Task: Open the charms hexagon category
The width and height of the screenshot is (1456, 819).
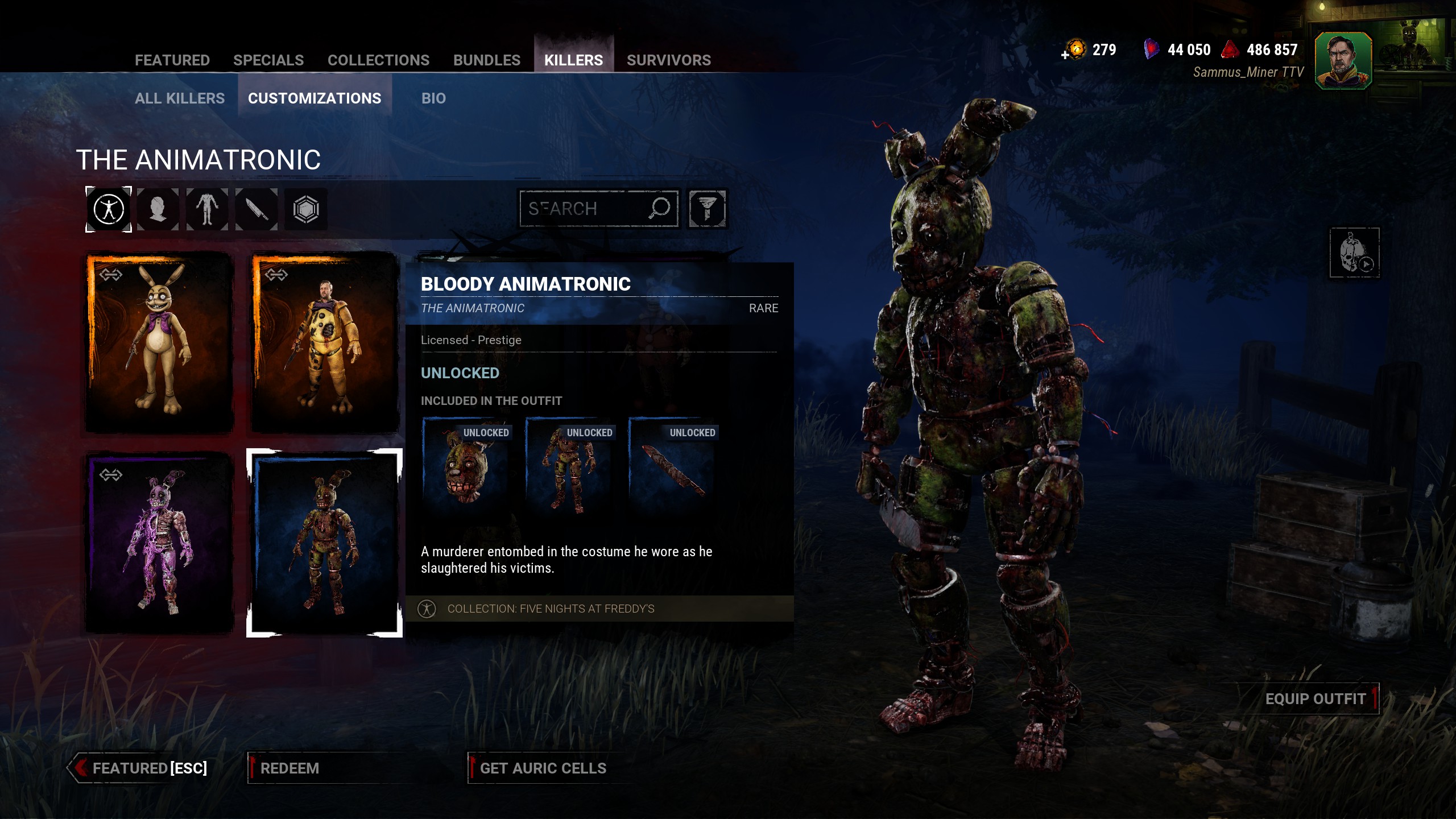Action: pos(306,209)
